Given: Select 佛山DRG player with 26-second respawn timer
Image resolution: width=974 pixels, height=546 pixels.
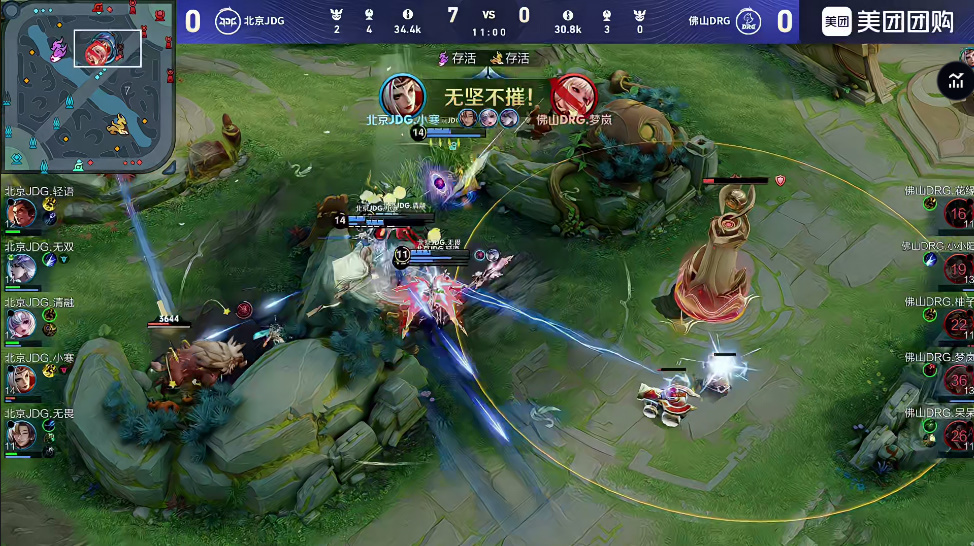Looking at the screenshot, I should (958, 435).
